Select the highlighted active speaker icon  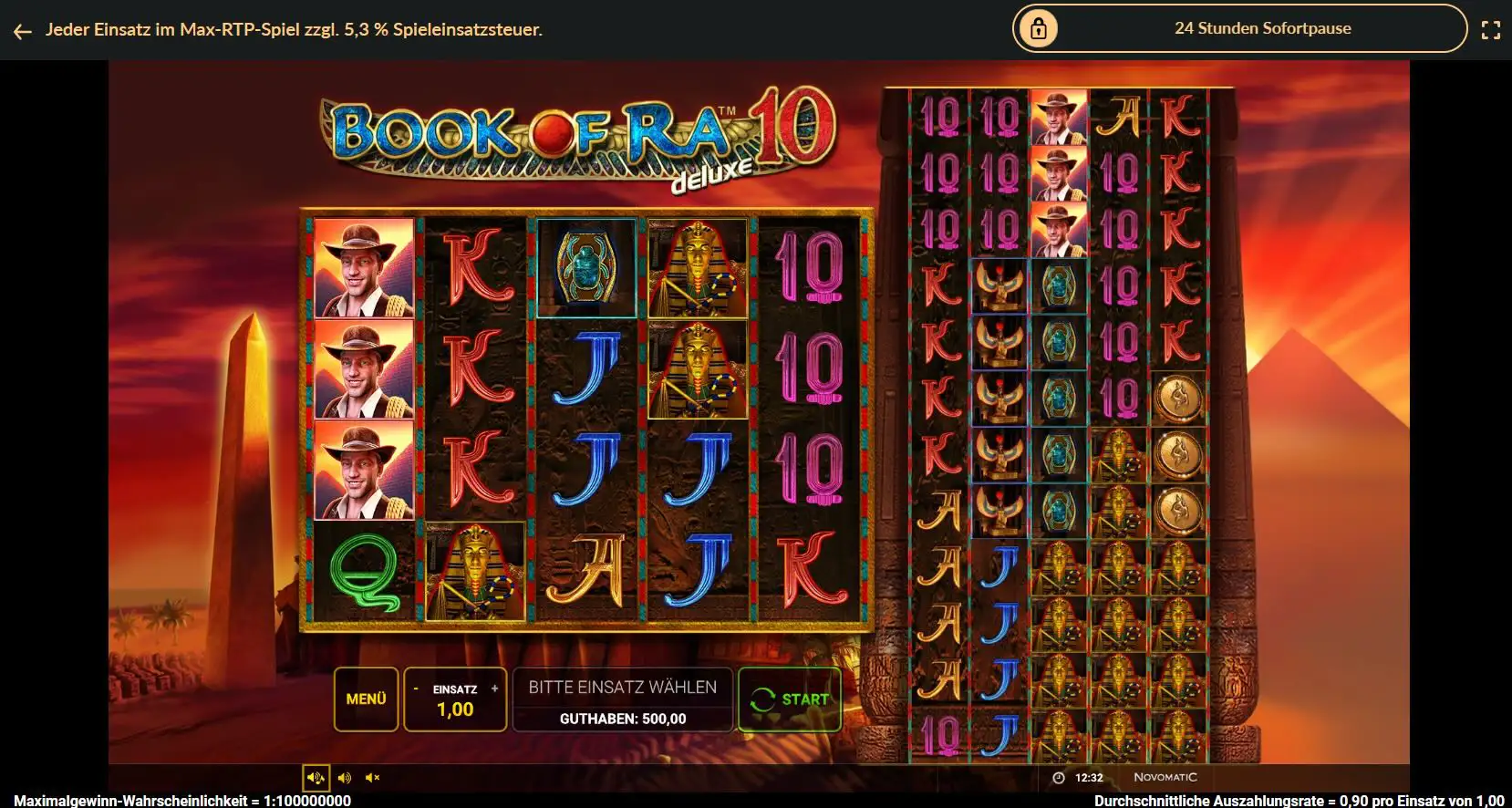pos(316,777)
